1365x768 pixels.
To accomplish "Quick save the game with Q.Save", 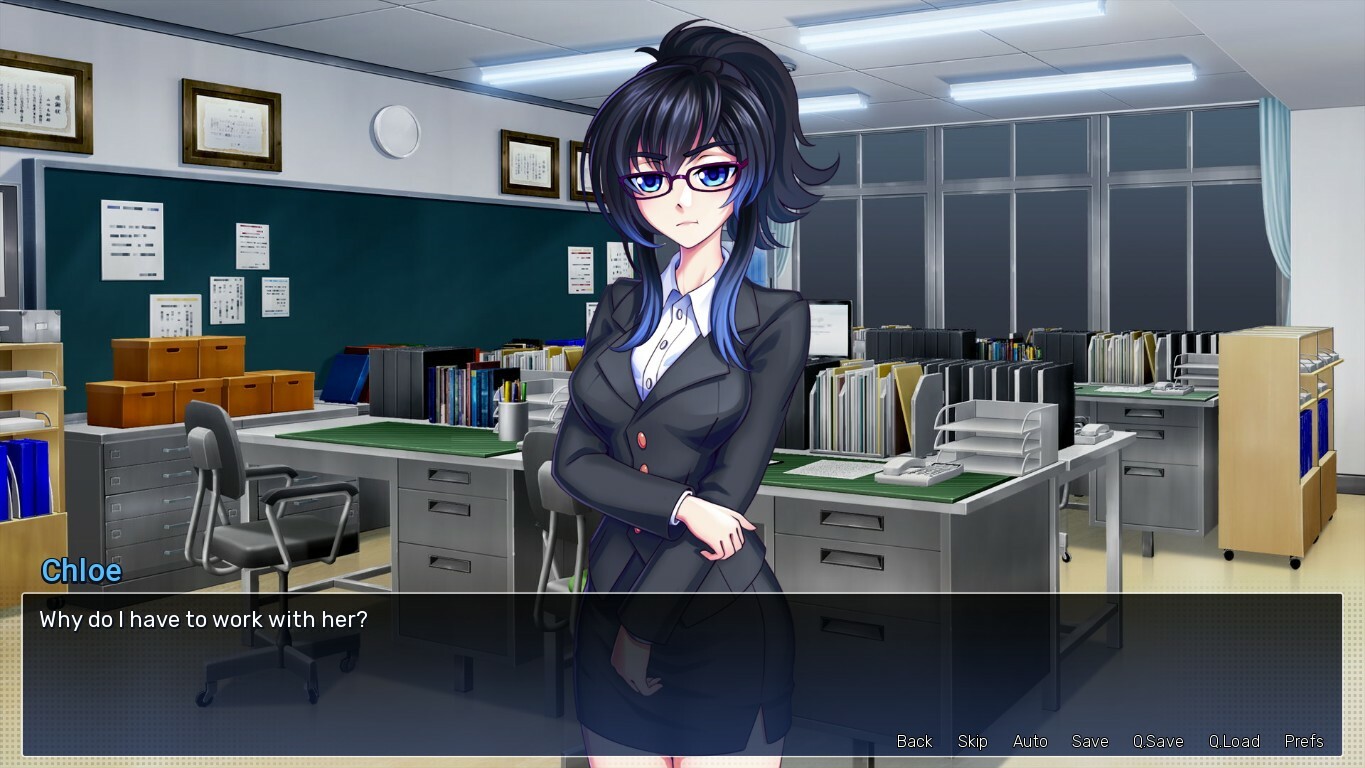I will click(1157, 741).
